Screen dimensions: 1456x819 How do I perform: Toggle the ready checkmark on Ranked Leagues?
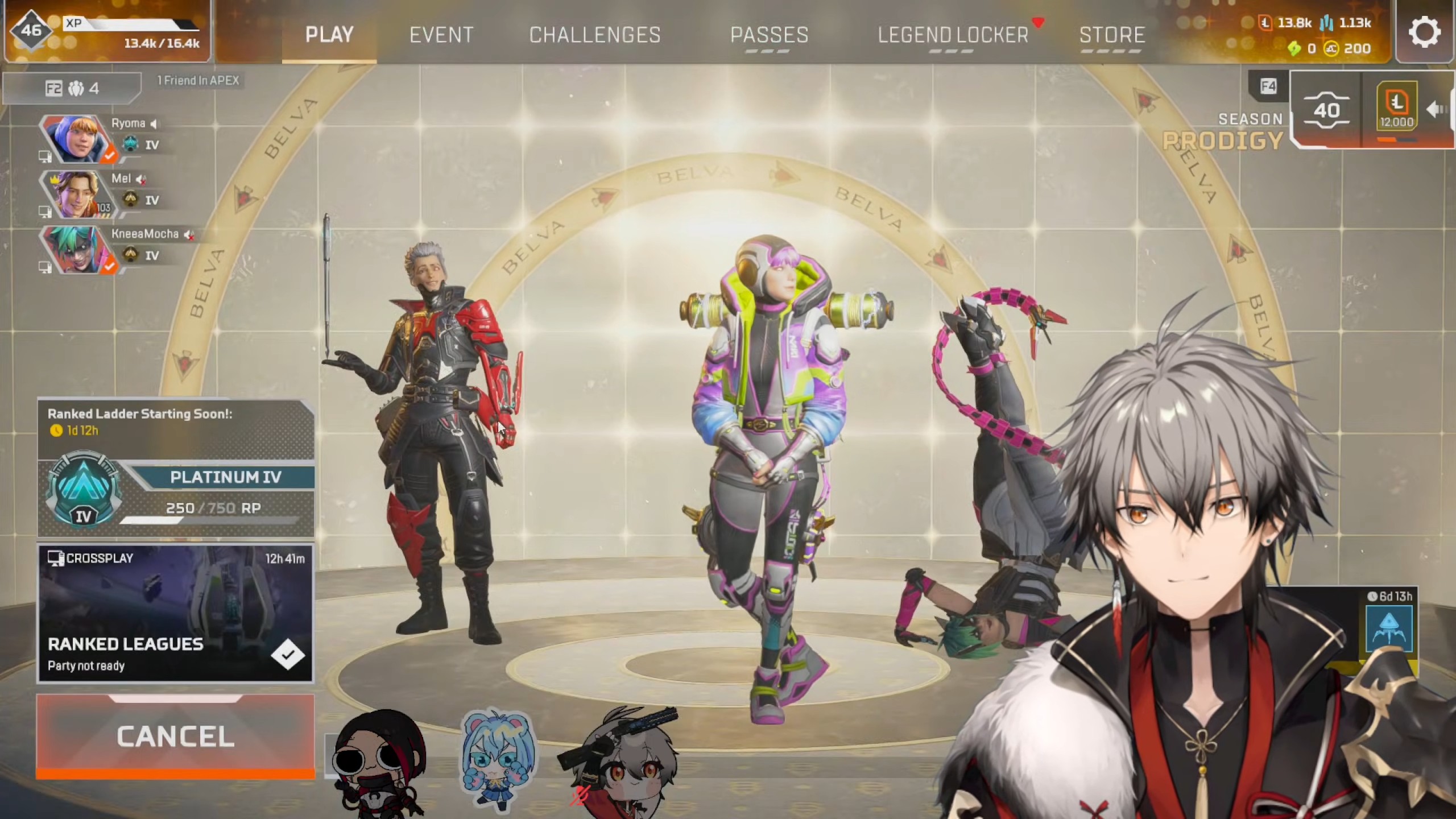click(x=288, y=655)
